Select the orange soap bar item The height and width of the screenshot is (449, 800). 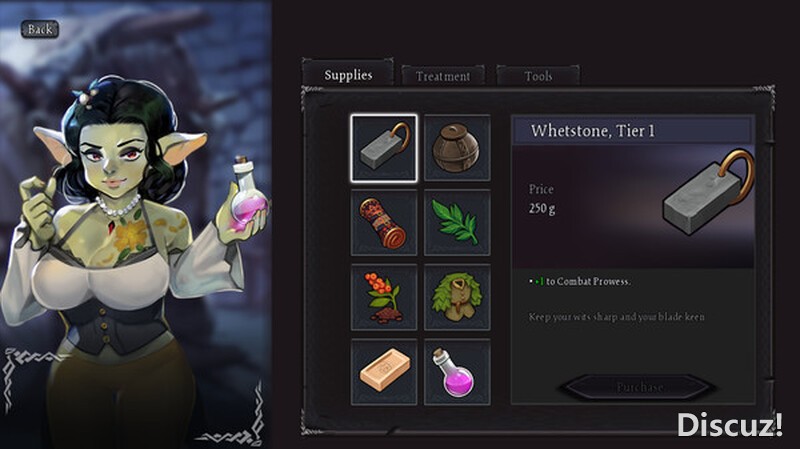tap(384, 371)
